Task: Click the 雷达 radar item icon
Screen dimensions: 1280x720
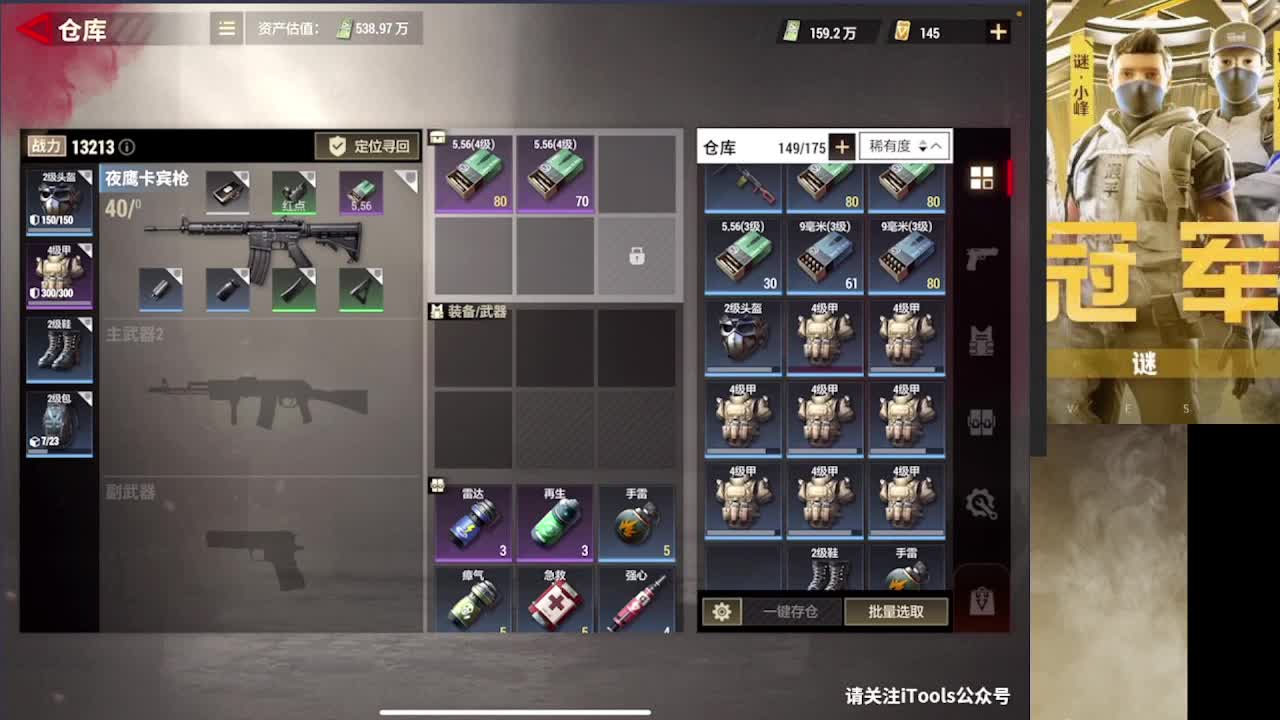Action: pos(473,520)
